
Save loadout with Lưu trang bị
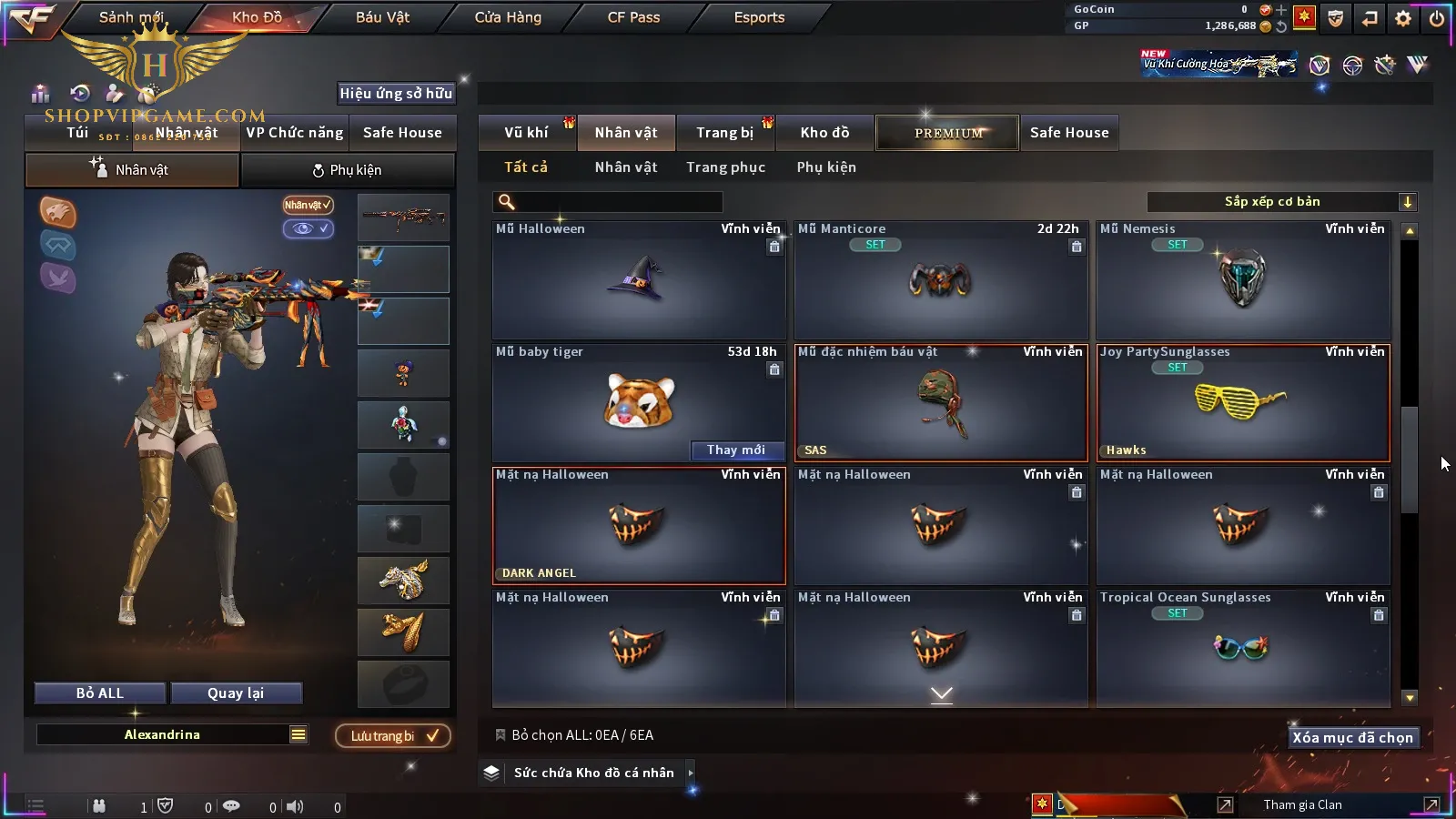click(x=393, y=736)
